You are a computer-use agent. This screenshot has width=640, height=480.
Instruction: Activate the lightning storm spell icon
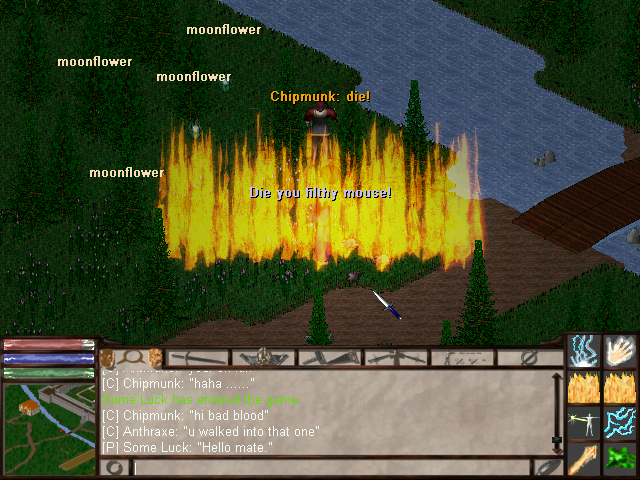click(x=583, y=350)
